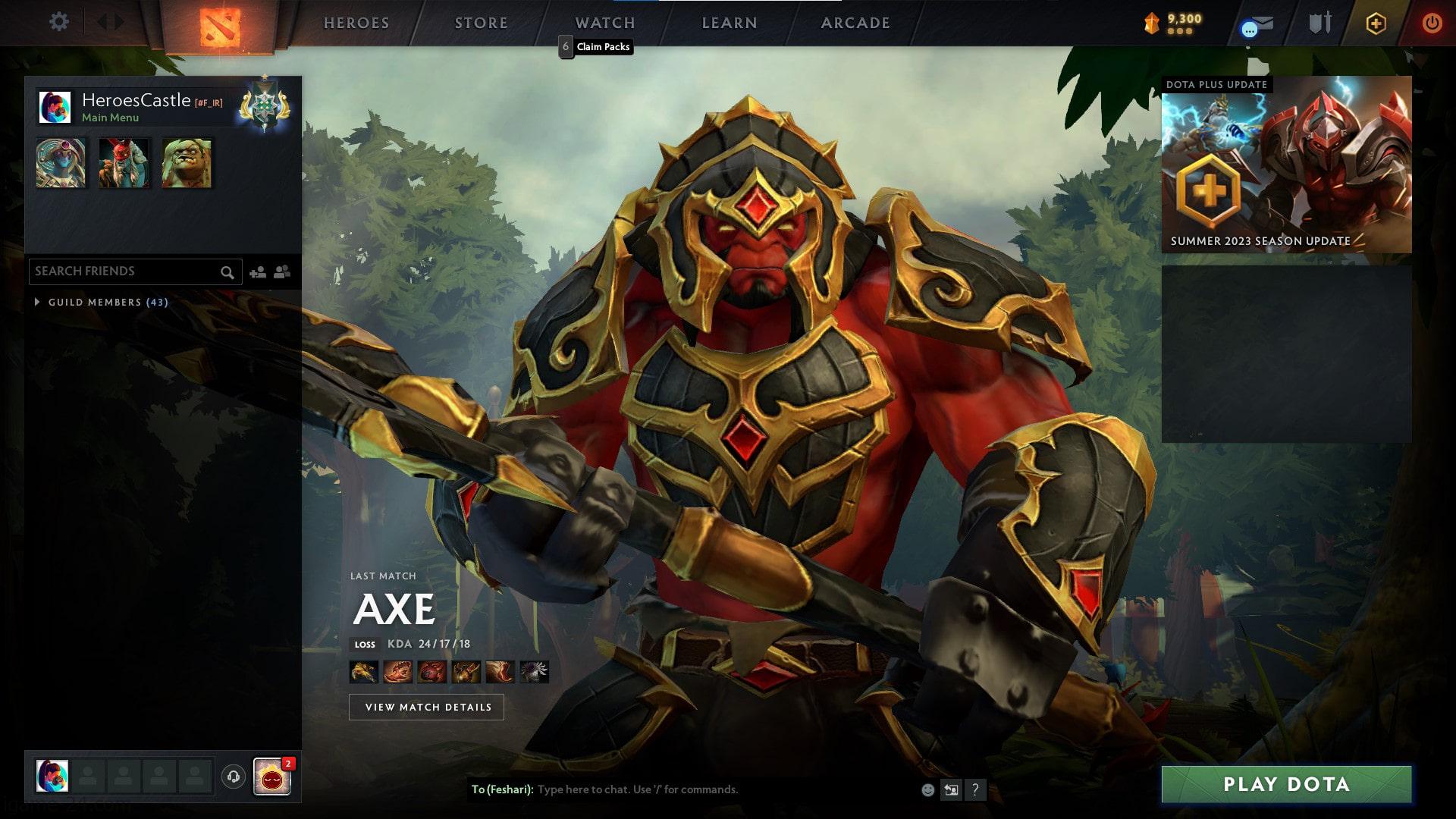Open the Summer 2023 Season Update banner
The width and height of the screenshot is (1456, 819).
tap(1286, 165)
